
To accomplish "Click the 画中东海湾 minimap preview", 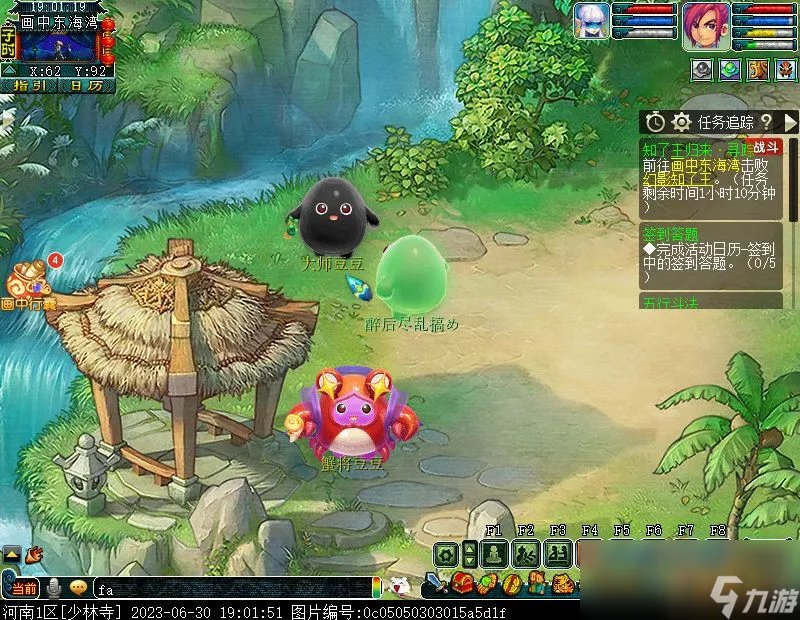I will [x=58, y=46].
